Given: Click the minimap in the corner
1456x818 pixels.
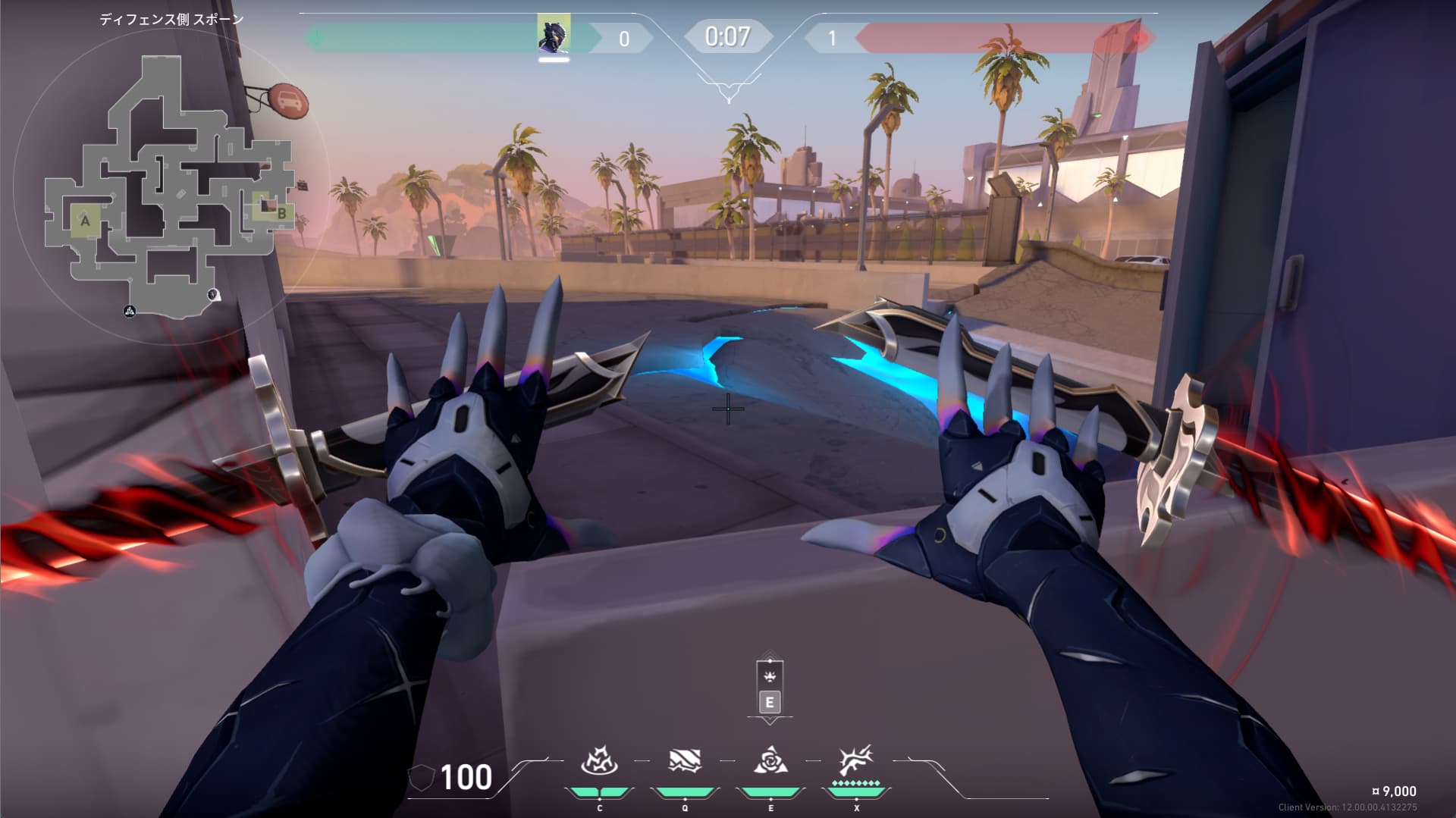Looking at the screenshot, I should coord(168,186).
